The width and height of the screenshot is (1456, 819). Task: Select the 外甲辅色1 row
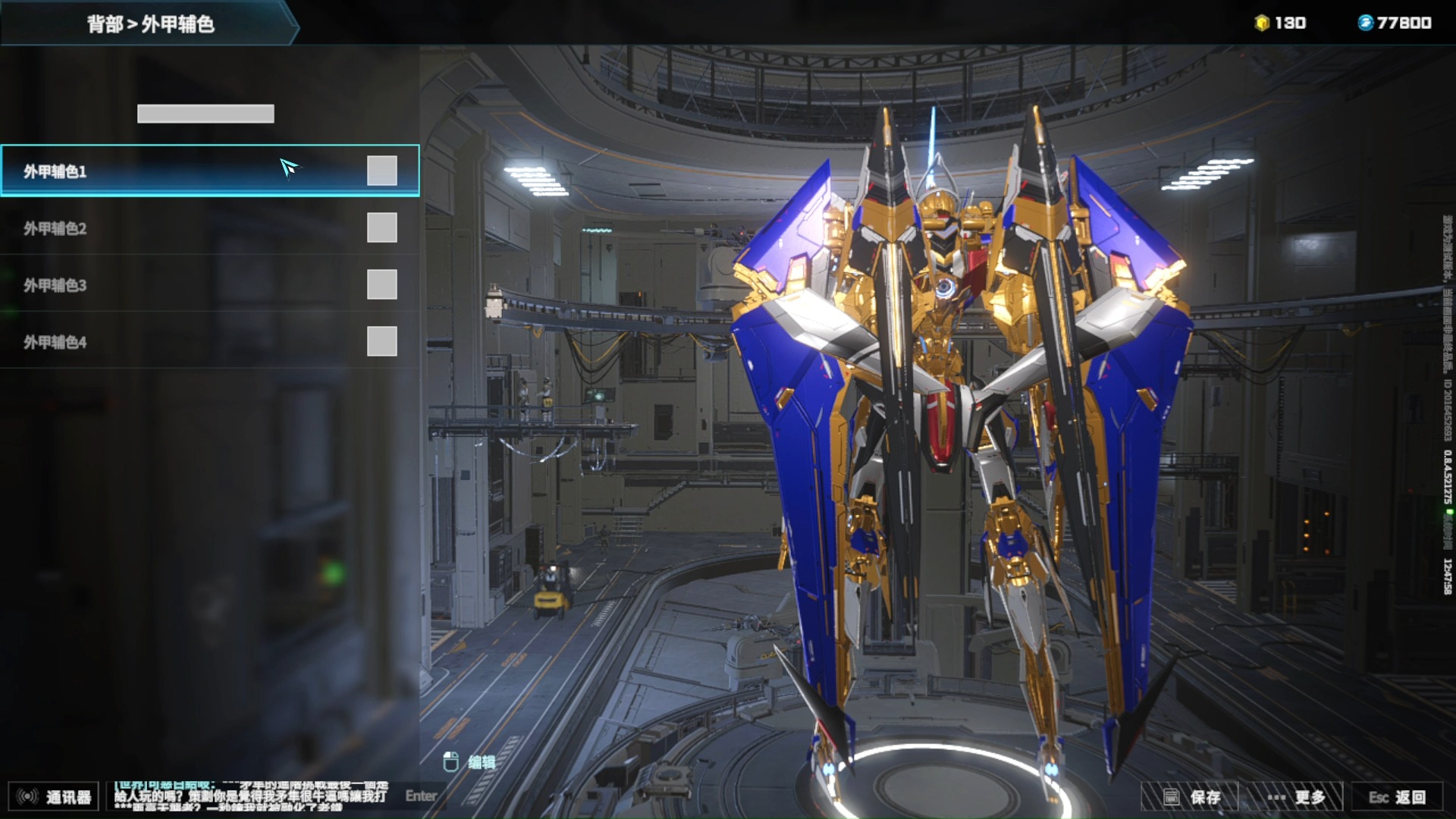pos(152,171)
